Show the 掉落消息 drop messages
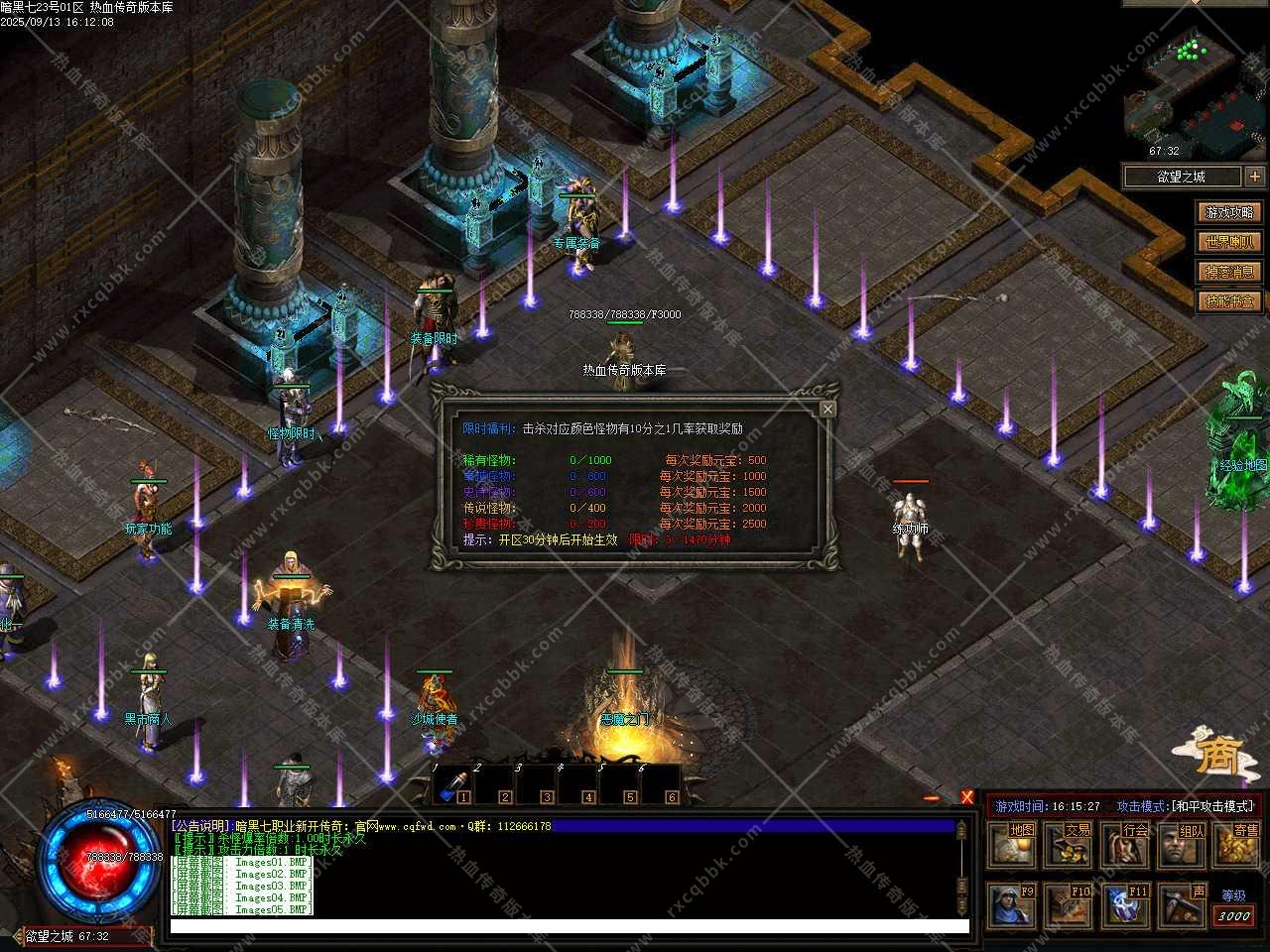The width and height of the screenshot is (1270, 952). (1229, 272)
